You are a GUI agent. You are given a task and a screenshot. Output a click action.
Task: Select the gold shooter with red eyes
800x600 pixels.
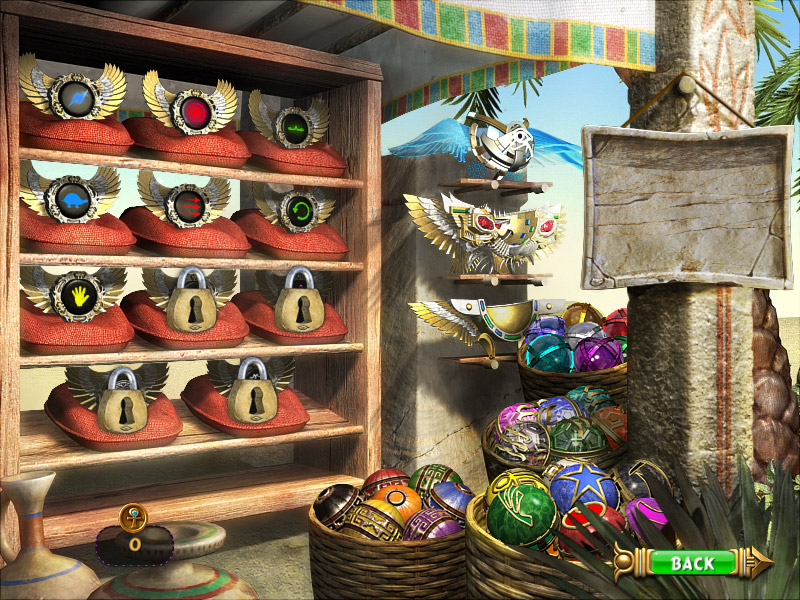(487, 235)
